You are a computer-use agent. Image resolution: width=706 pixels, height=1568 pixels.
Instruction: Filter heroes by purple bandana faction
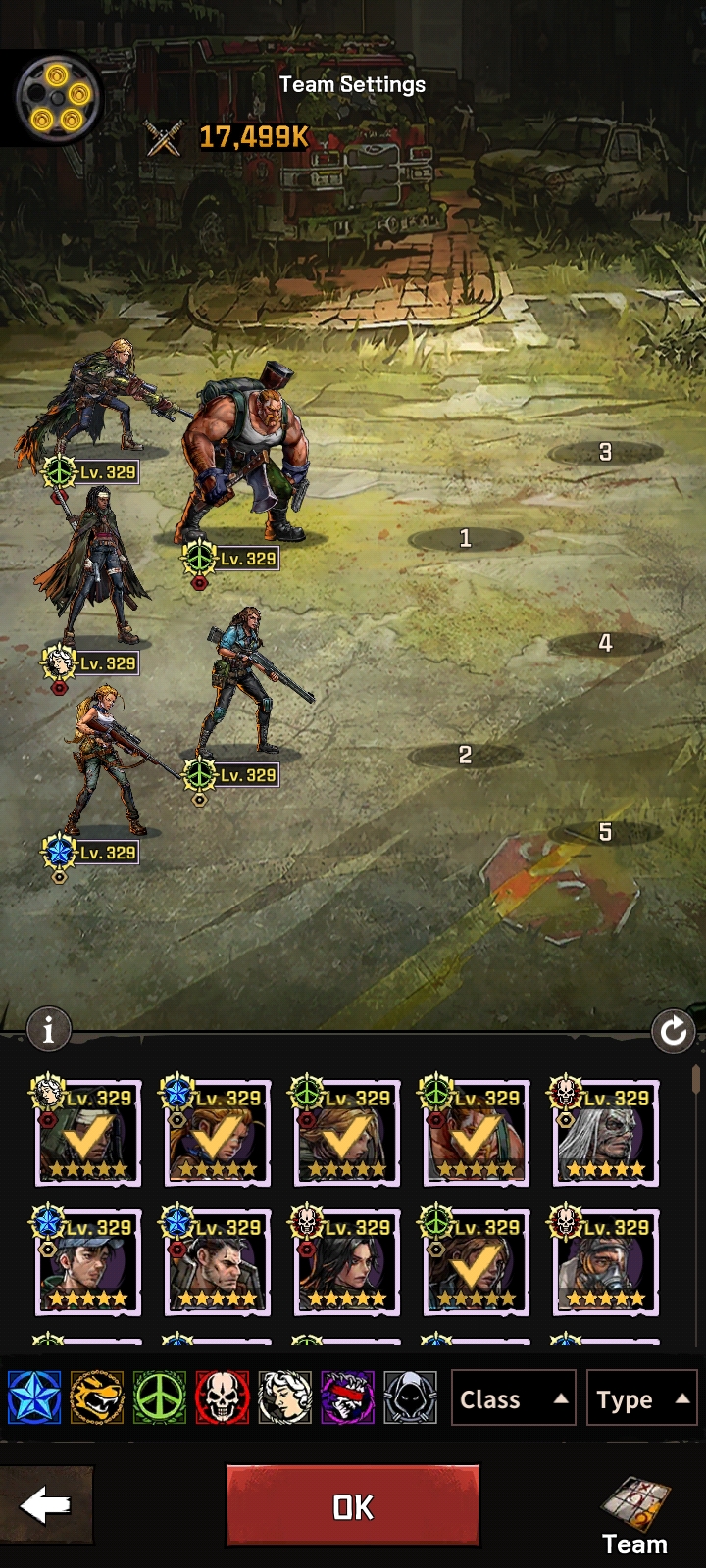(348, 1397)
